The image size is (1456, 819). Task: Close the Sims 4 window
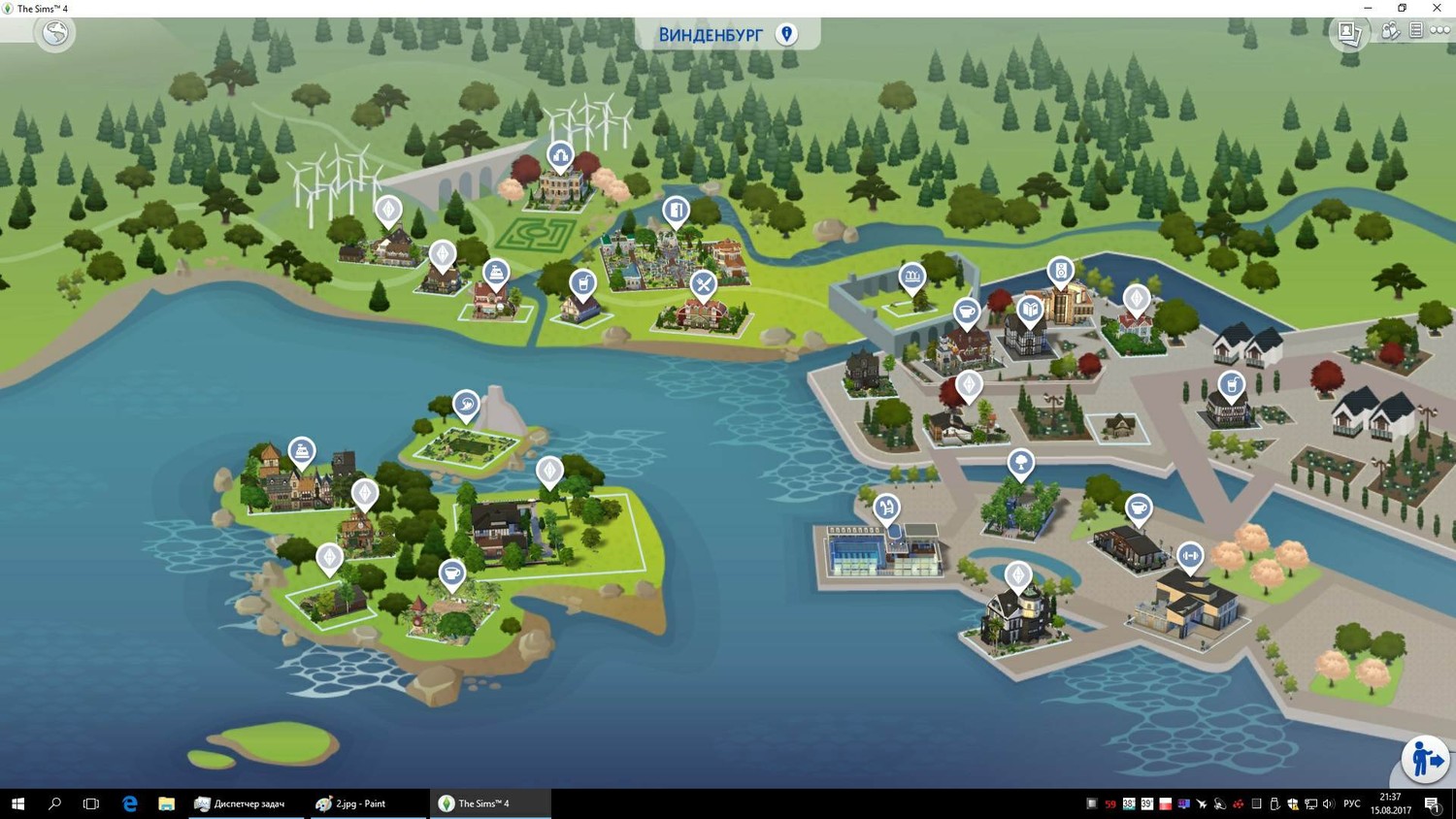pos(1437,8)
